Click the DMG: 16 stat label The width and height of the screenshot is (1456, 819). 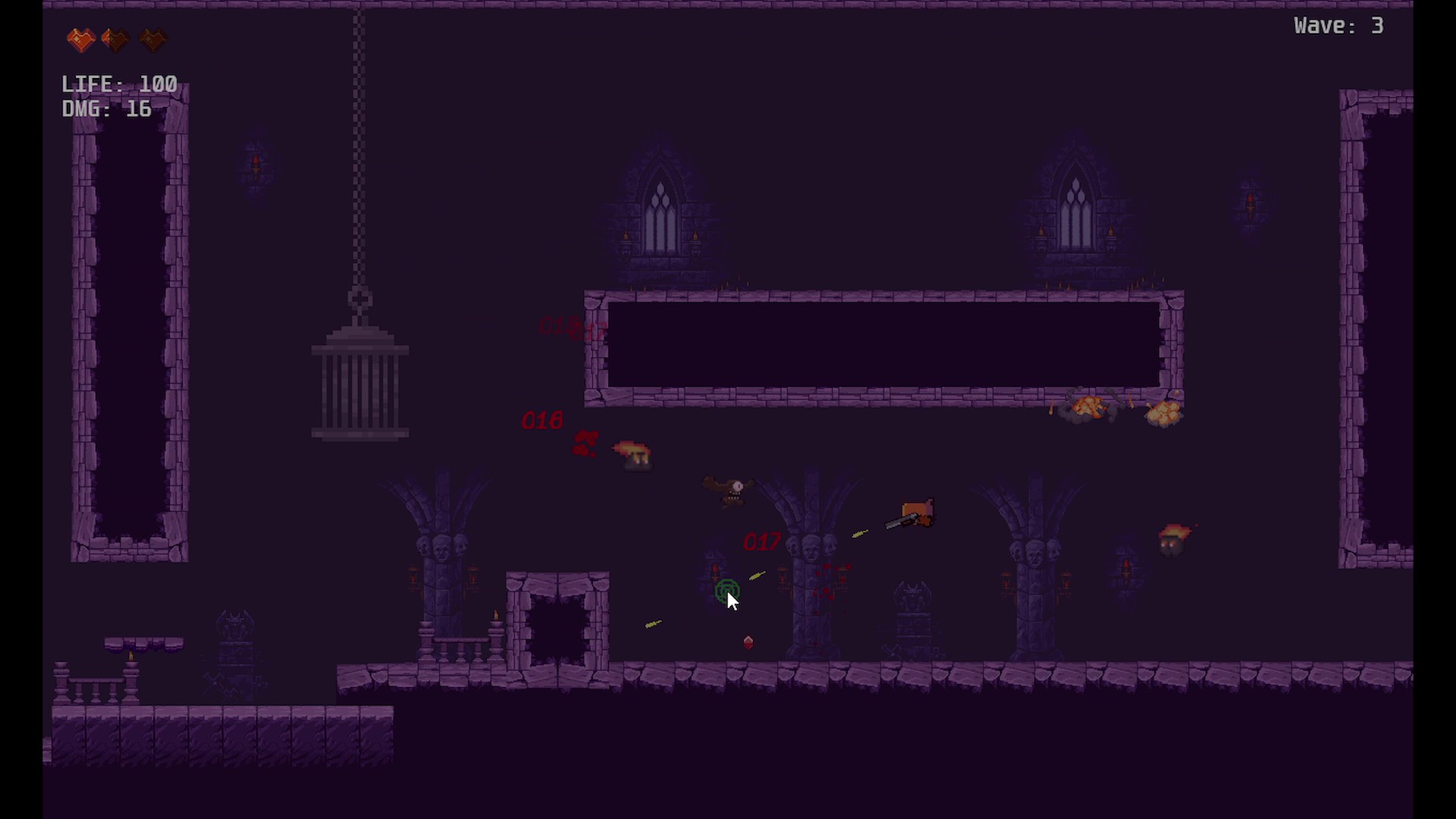pos(106,109)
